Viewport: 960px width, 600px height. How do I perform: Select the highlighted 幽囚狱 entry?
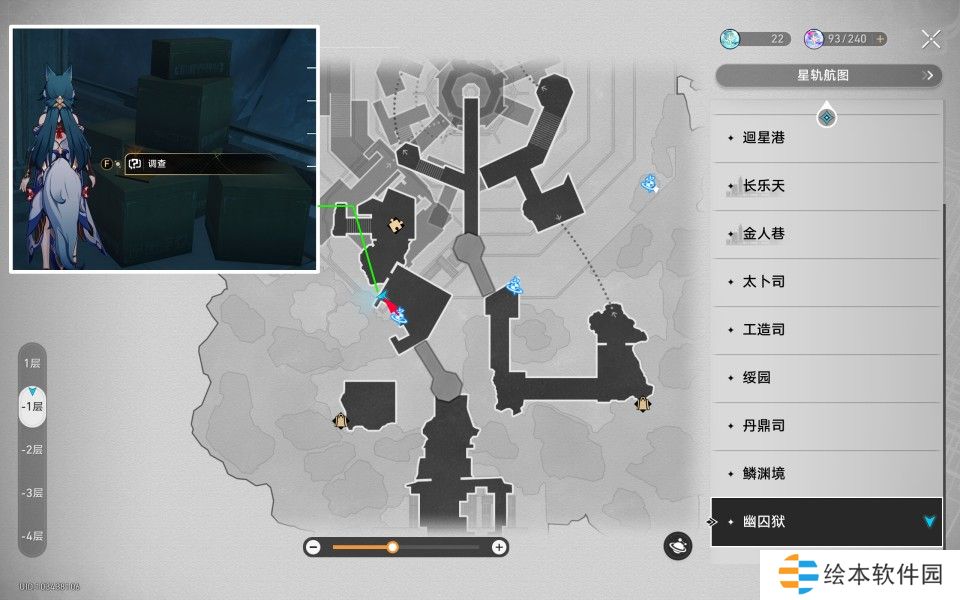coord(826,522)
